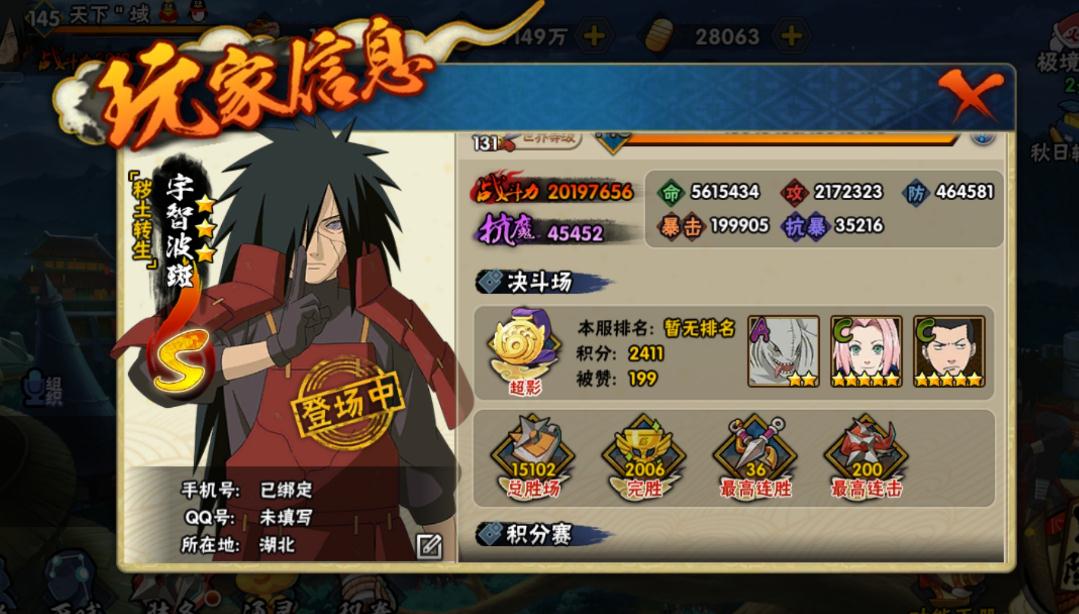
Task: Edit the player profile details
Action: point(429,546)
